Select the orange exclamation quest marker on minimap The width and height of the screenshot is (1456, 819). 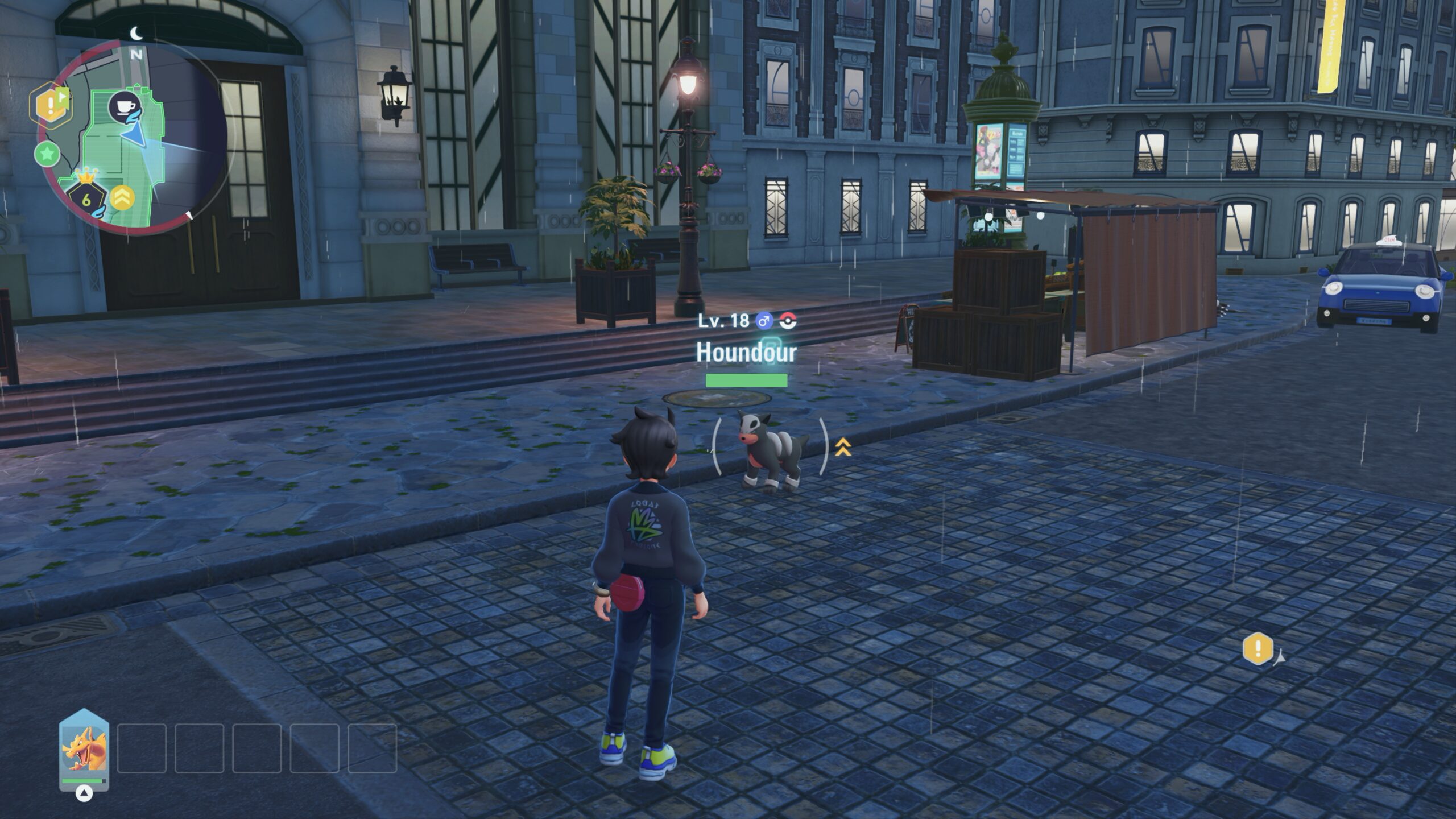click(51, 105)
